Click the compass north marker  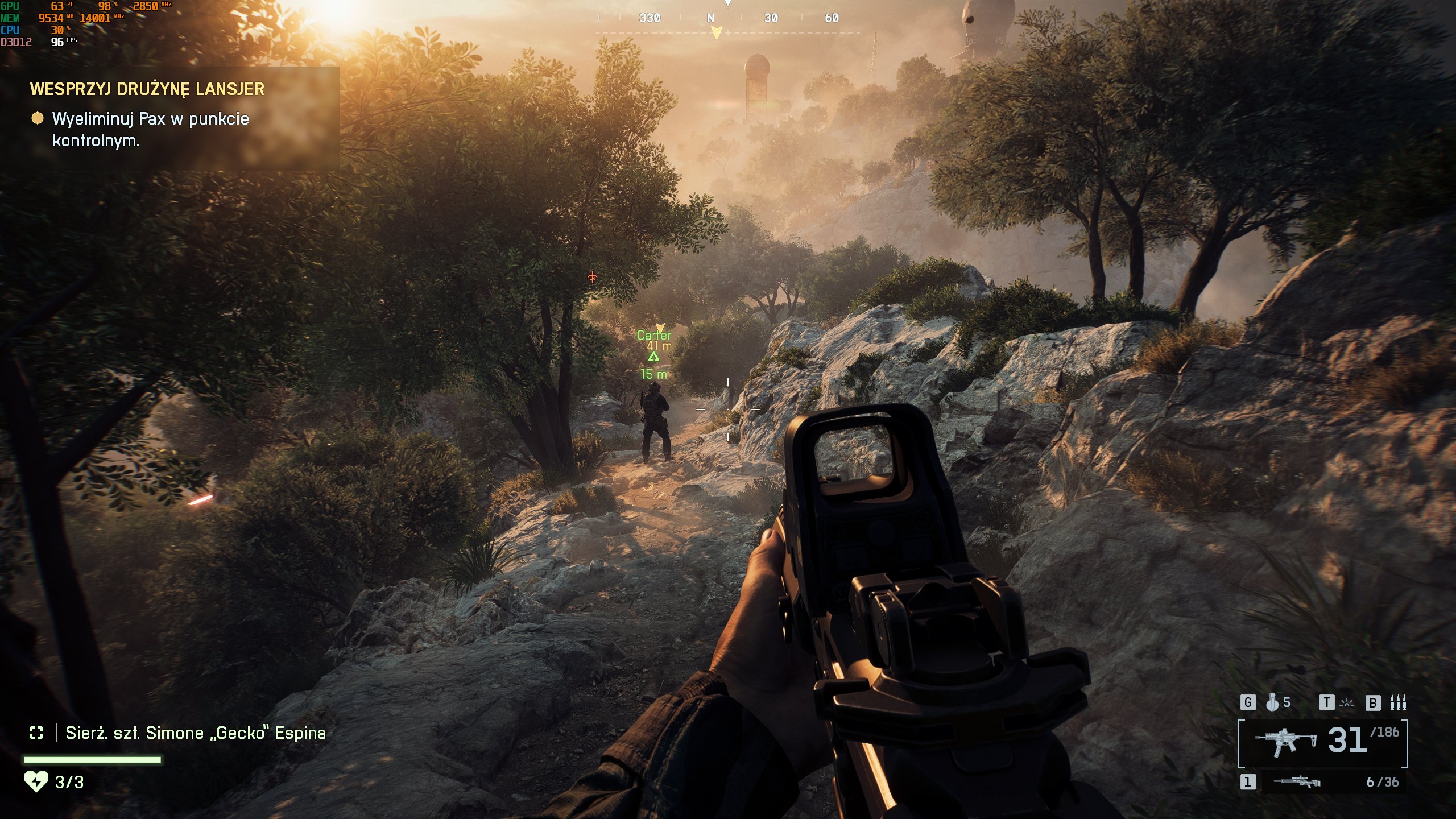710,18
